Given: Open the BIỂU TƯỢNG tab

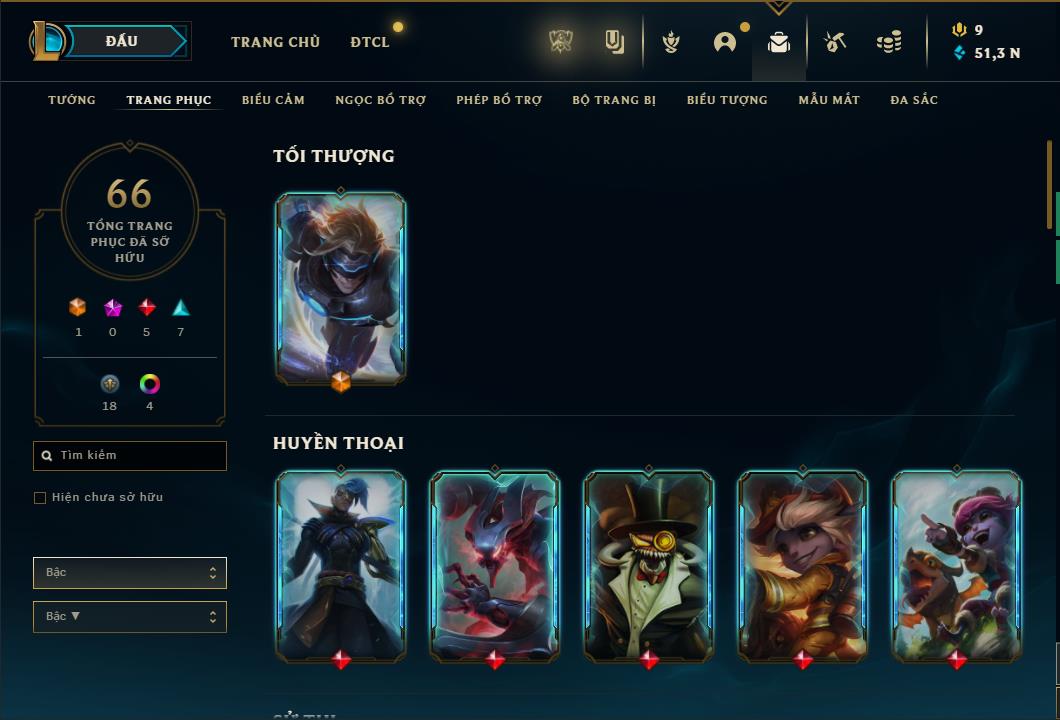Looking at the screenshot, I should 727,100.
